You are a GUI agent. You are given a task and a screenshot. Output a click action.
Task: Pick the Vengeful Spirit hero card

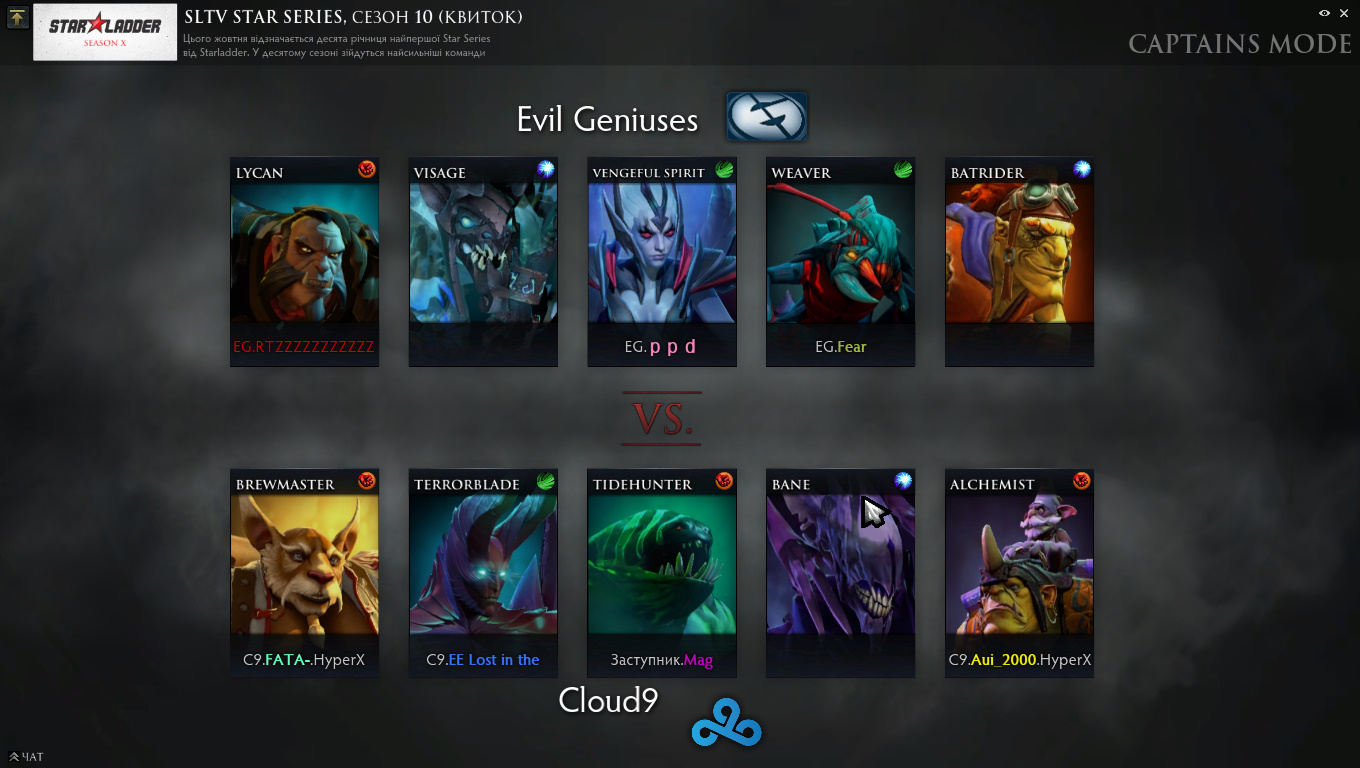point(662,262)
